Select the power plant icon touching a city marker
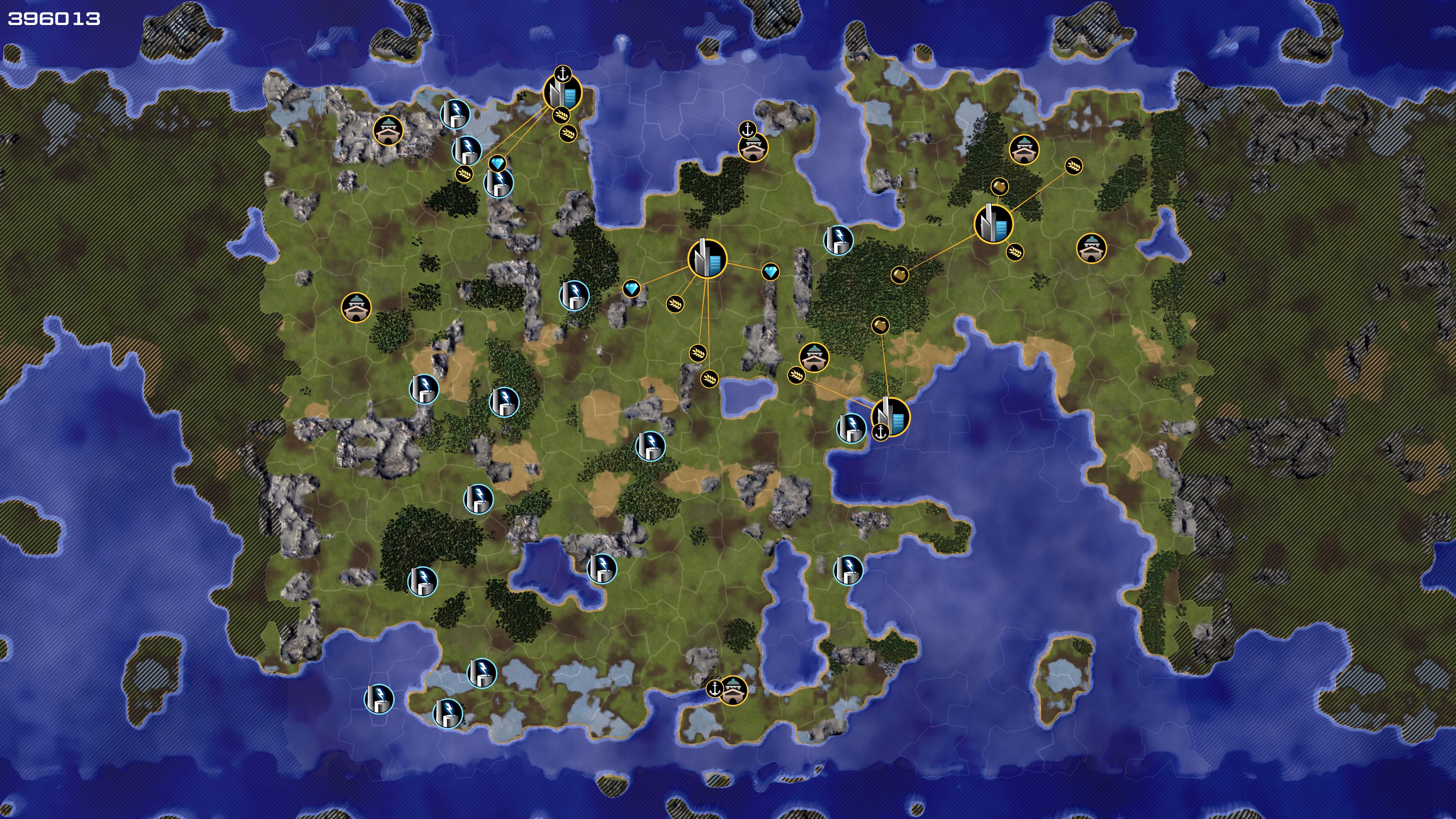1456x819 pixels. point(850,428)
